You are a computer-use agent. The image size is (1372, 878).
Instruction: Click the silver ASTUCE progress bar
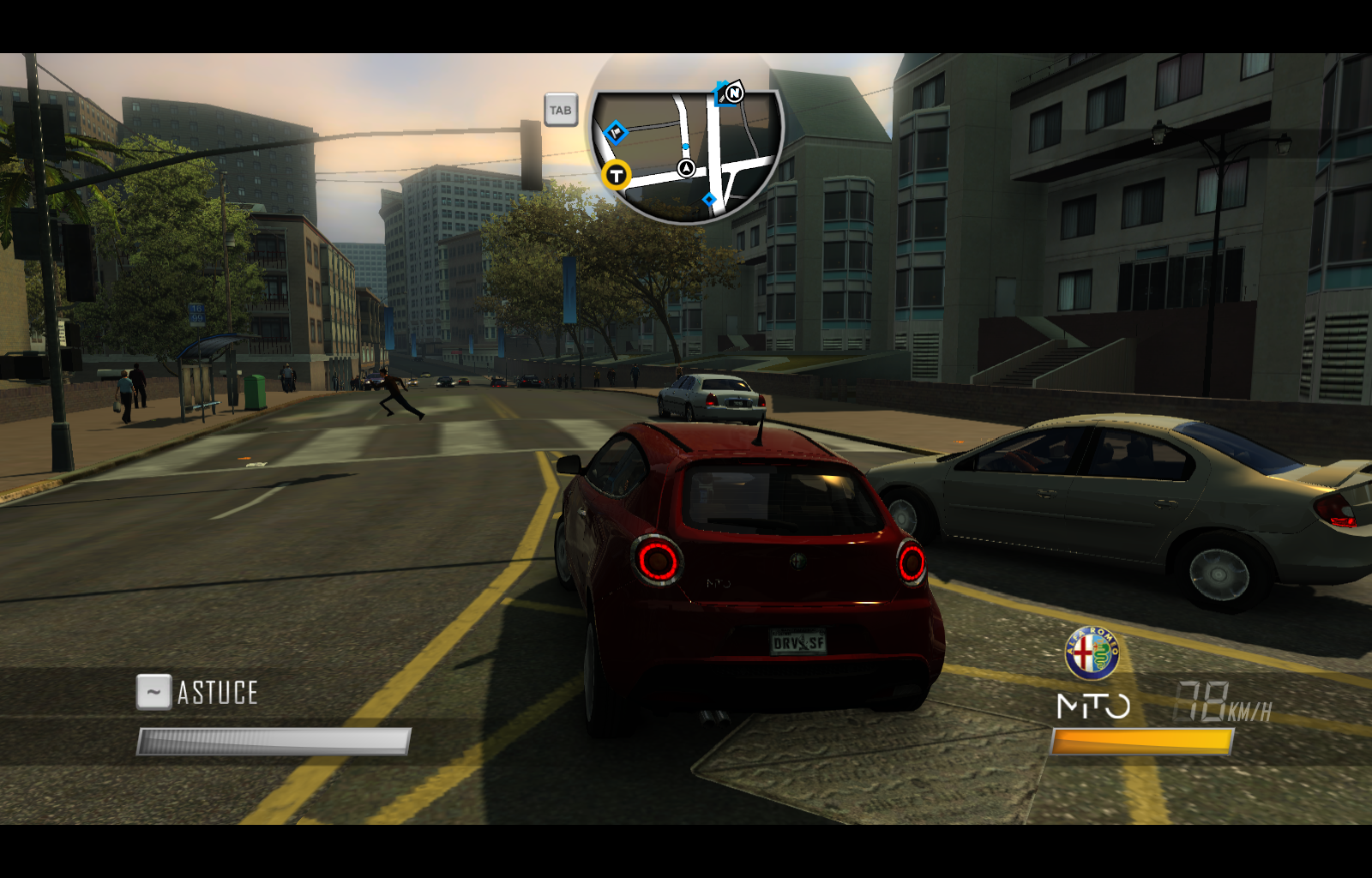pyautogui.click(x=274, y=739)
